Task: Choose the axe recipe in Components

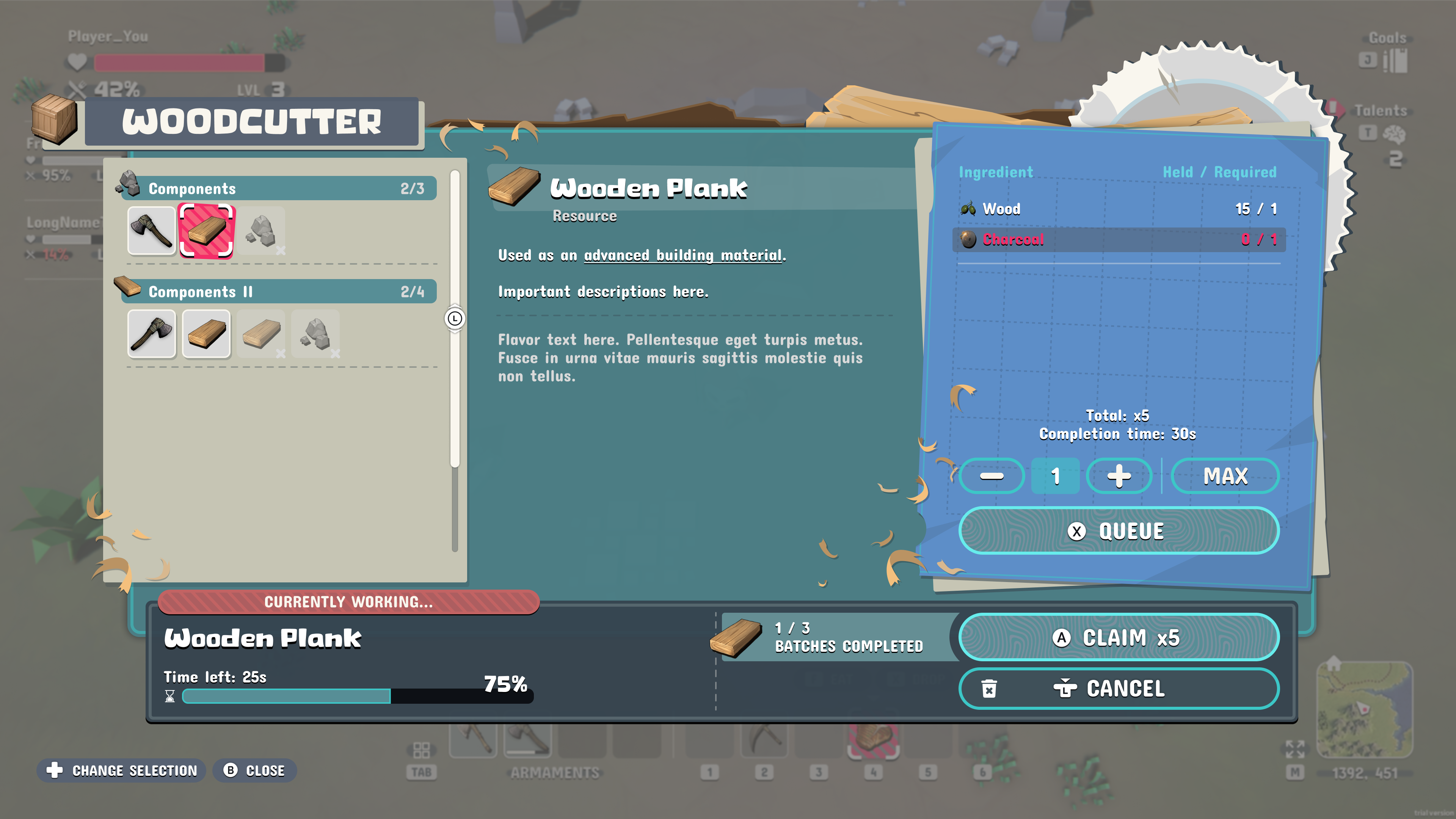Action: 152,231
